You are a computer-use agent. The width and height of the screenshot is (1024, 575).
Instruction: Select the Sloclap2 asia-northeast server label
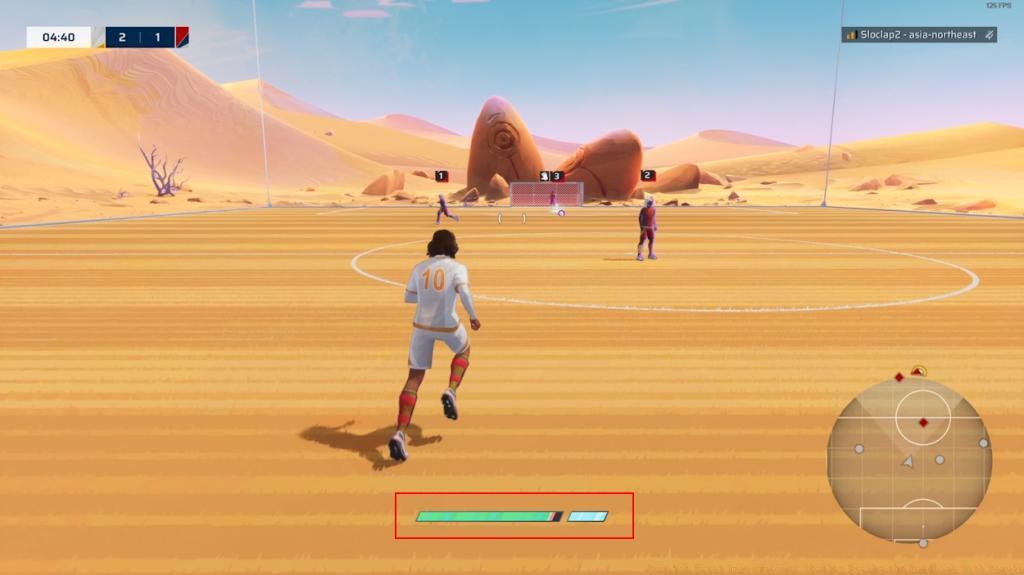918,35
